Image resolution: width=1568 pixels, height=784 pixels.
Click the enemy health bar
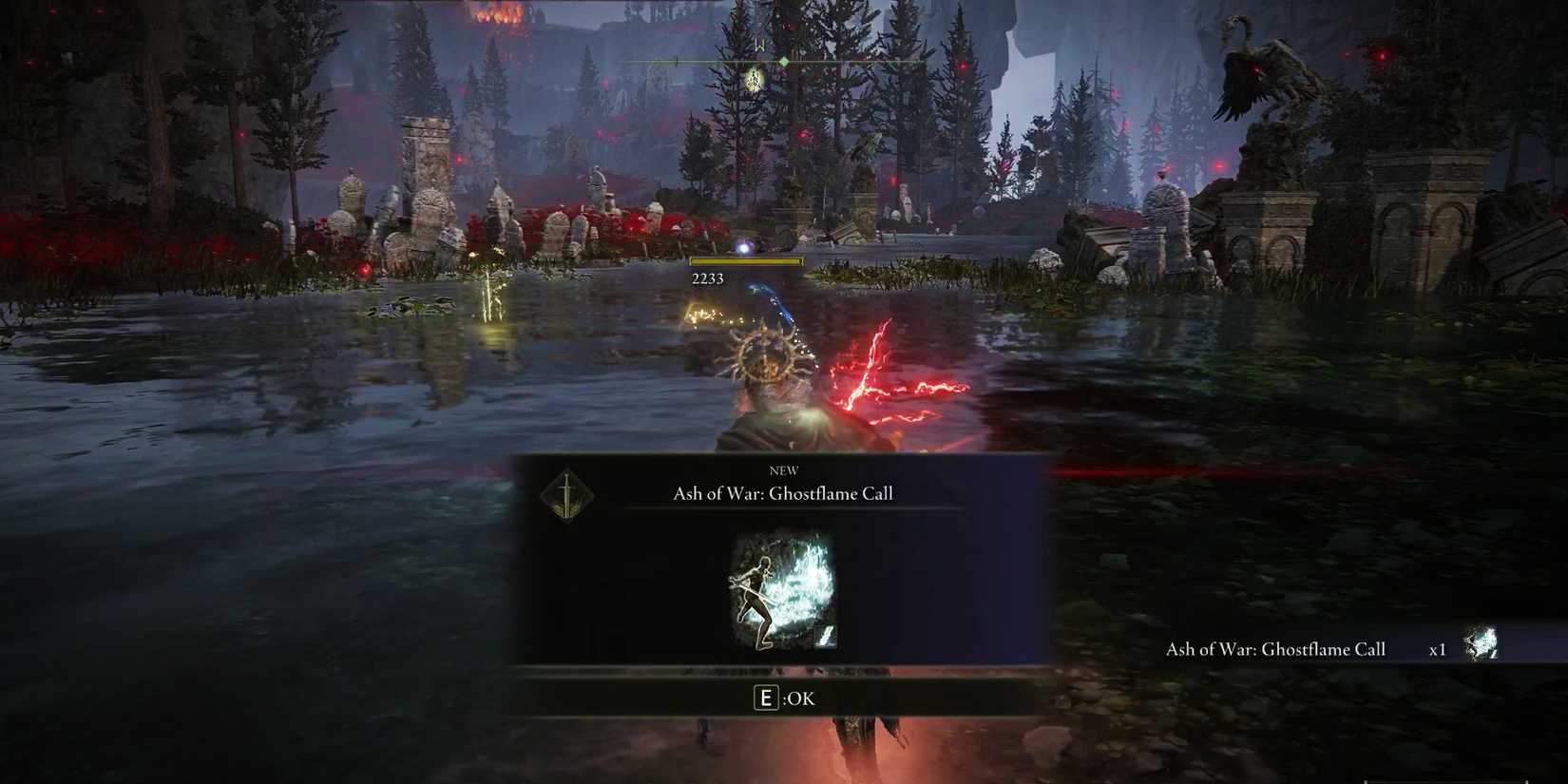pos(746,261)
